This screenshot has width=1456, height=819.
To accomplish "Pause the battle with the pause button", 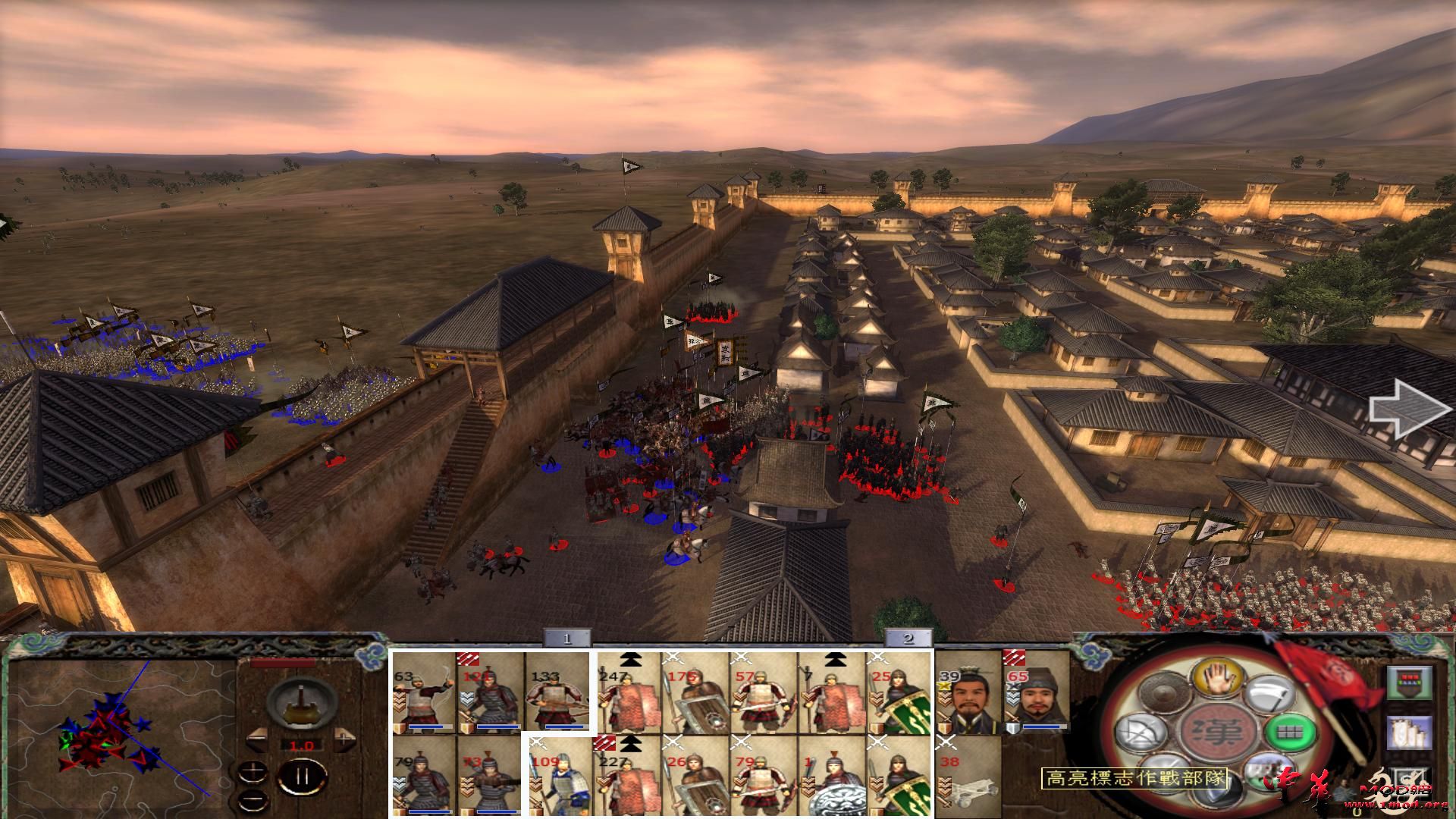I will pos(302,775).
